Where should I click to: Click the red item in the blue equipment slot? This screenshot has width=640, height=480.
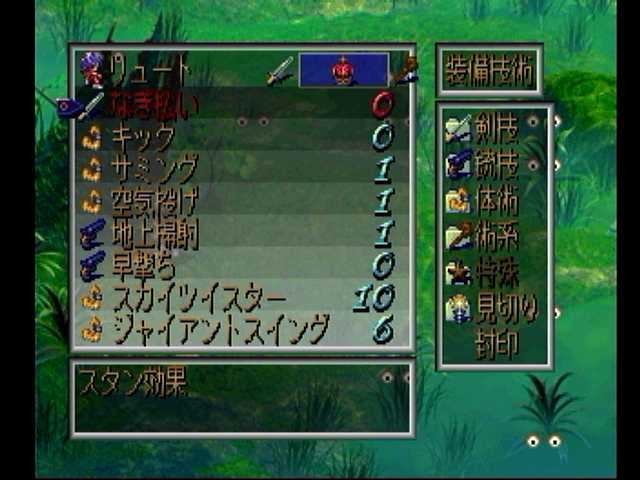[x=344, y=70]
